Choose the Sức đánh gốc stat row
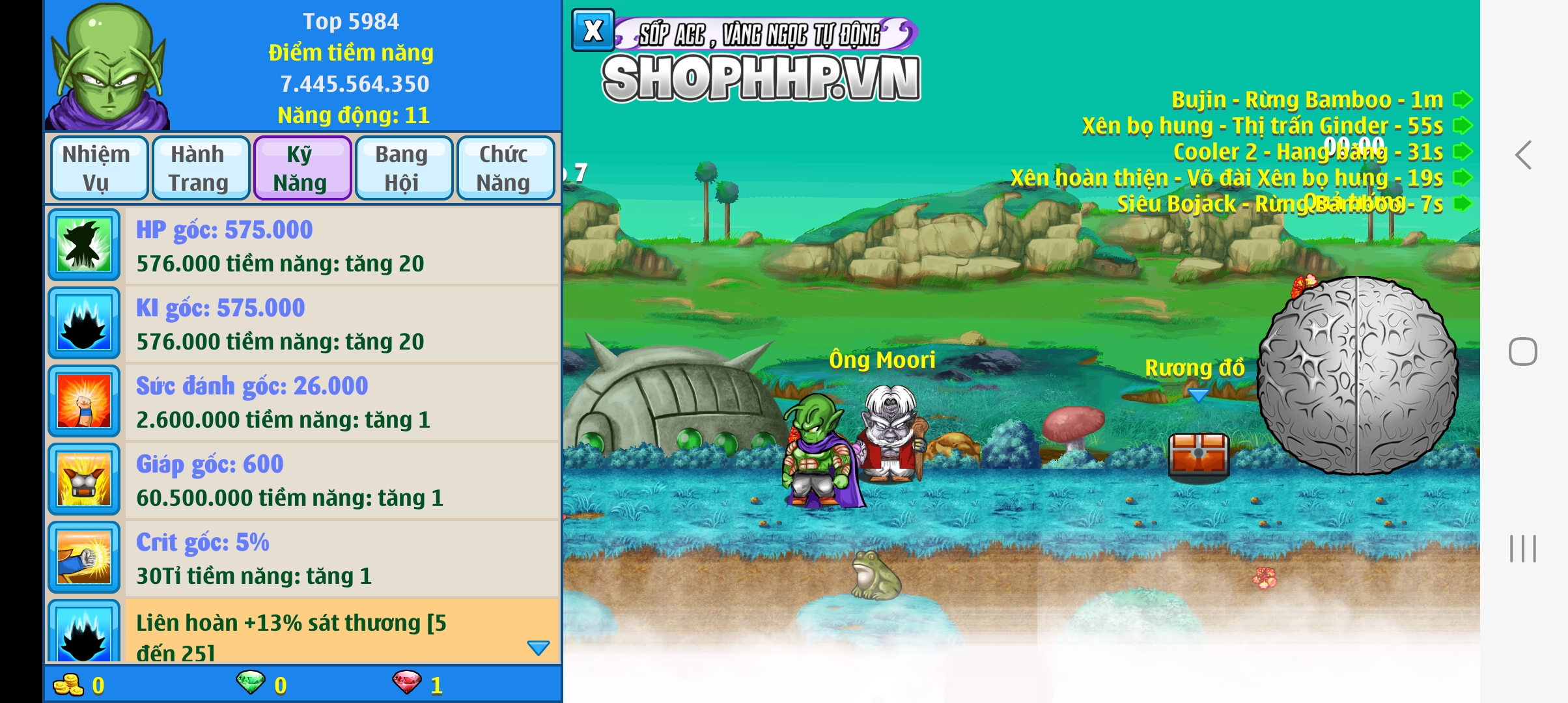The height and width of the screenshot is (703, 1568). 343,402
